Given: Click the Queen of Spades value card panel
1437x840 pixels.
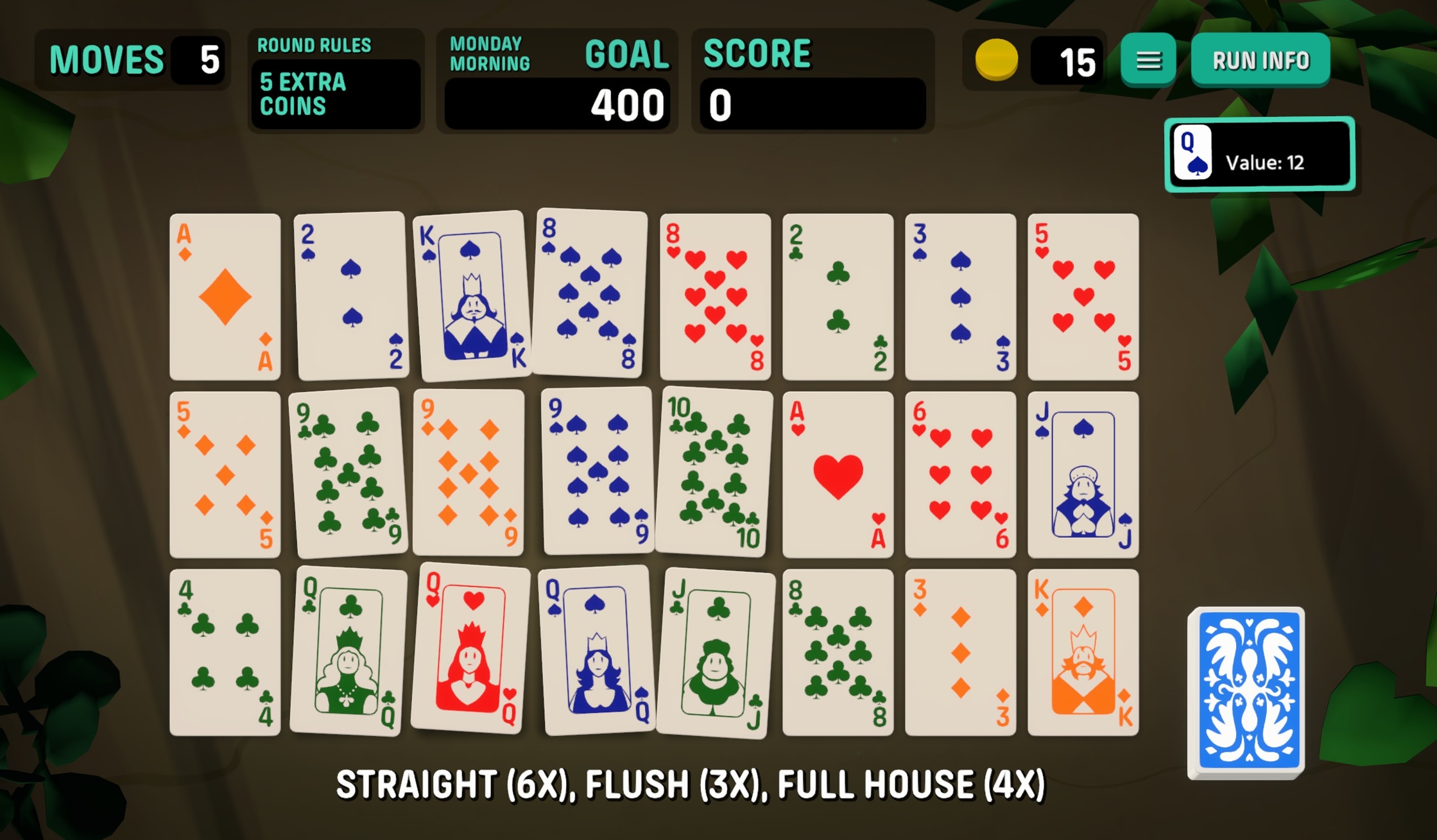Looking at the screenshot, I should point(1259,154).
